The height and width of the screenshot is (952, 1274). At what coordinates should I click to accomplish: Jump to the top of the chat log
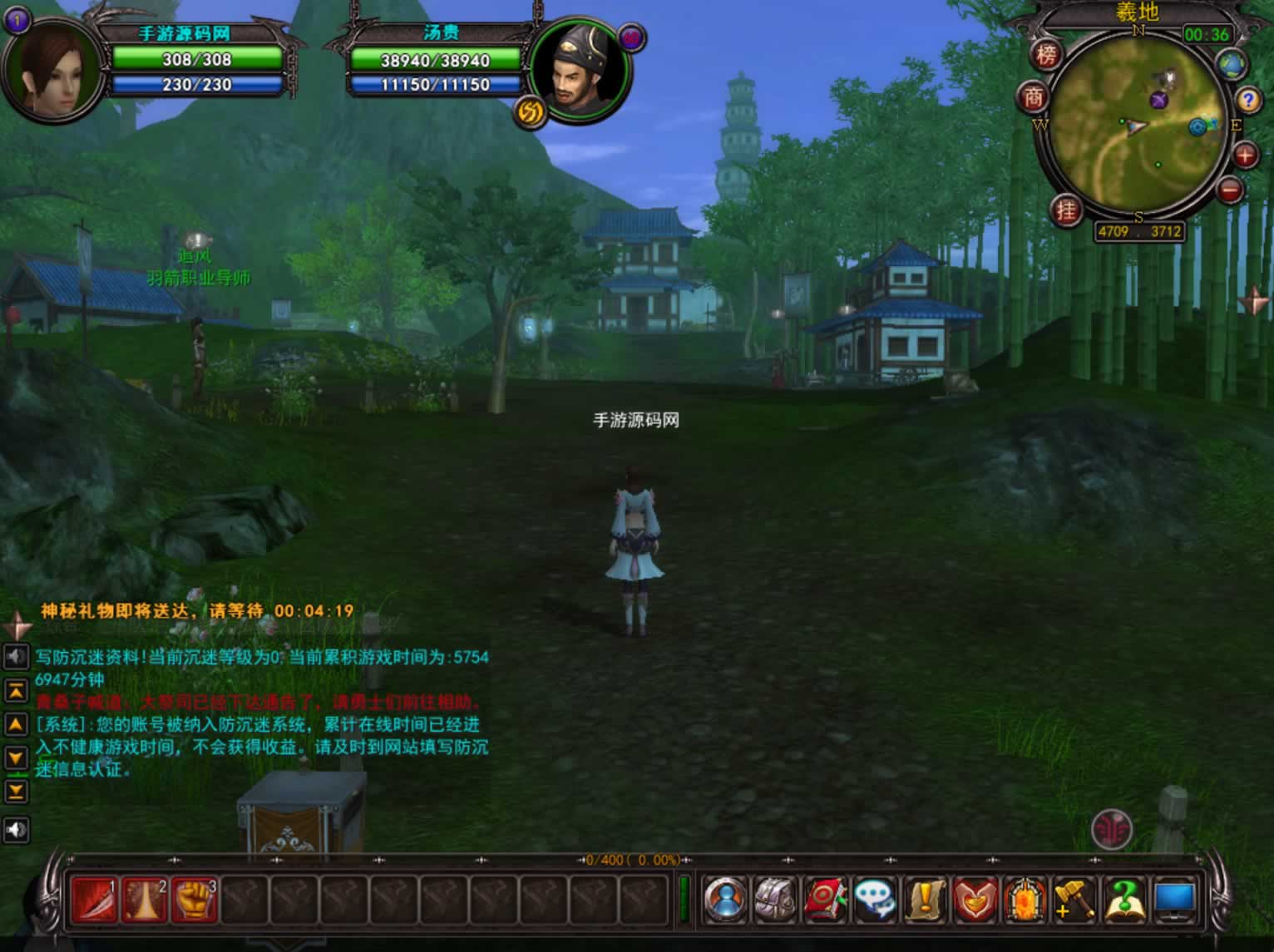tap(16, 690)
